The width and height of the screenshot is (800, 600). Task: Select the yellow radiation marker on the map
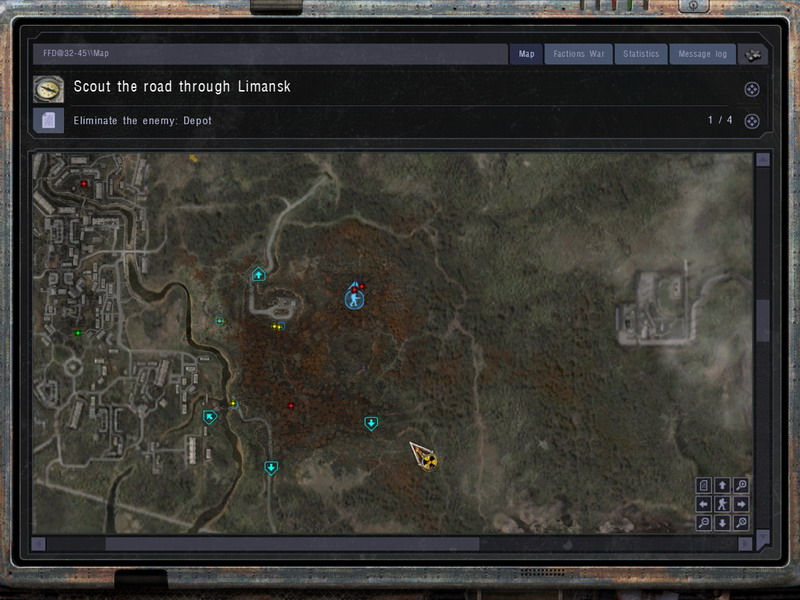[429, 460]
